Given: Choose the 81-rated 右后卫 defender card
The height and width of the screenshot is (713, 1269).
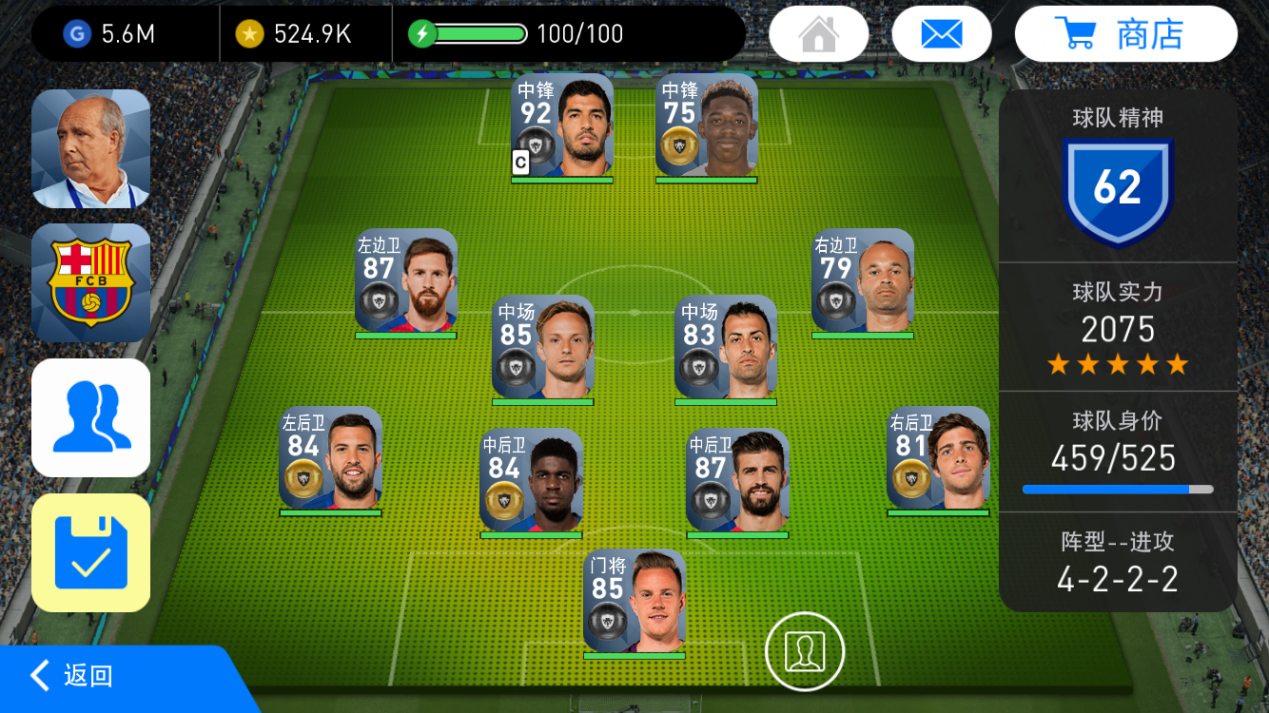Looking at the screenshot, I should (938, 459).
